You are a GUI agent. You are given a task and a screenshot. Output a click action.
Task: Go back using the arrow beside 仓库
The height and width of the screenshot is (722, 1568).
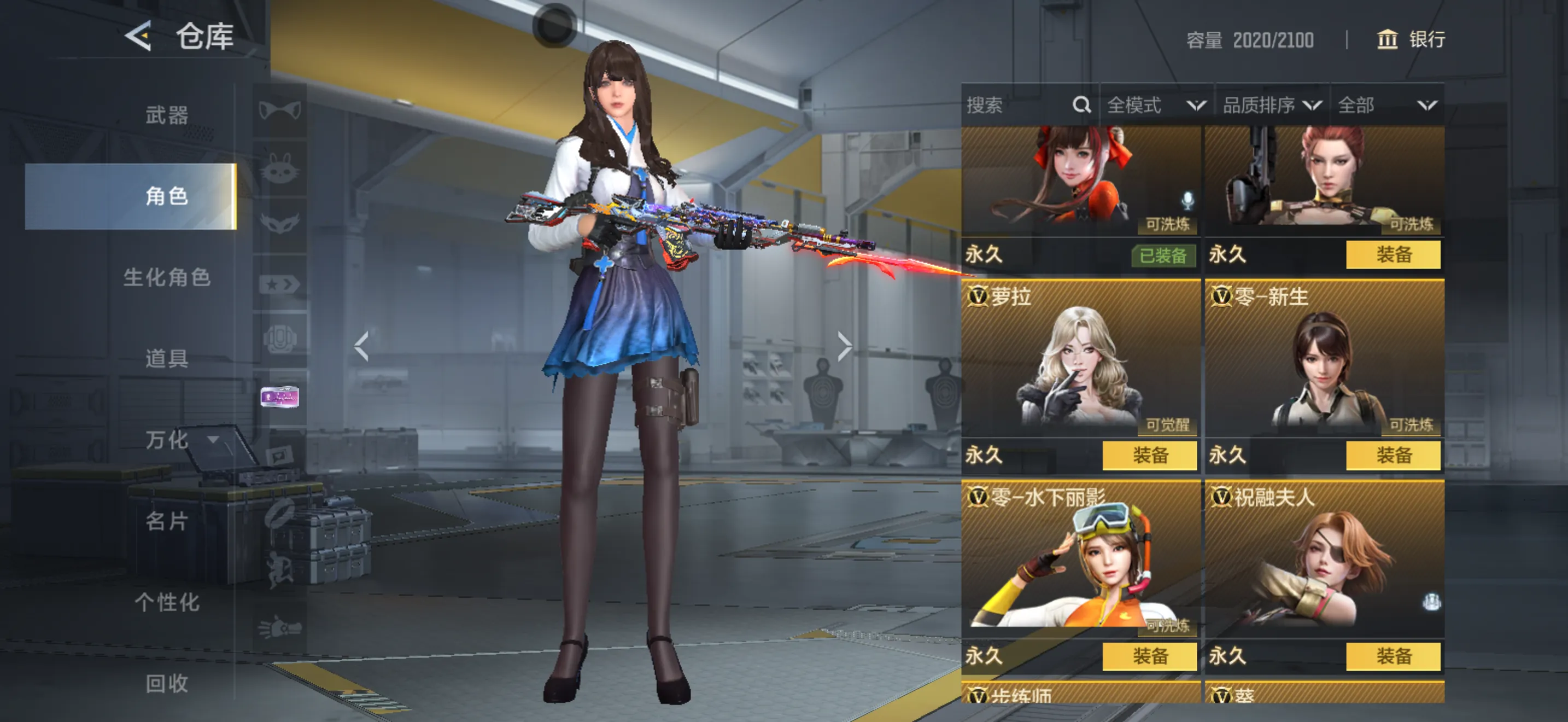(x=138, y=36)
